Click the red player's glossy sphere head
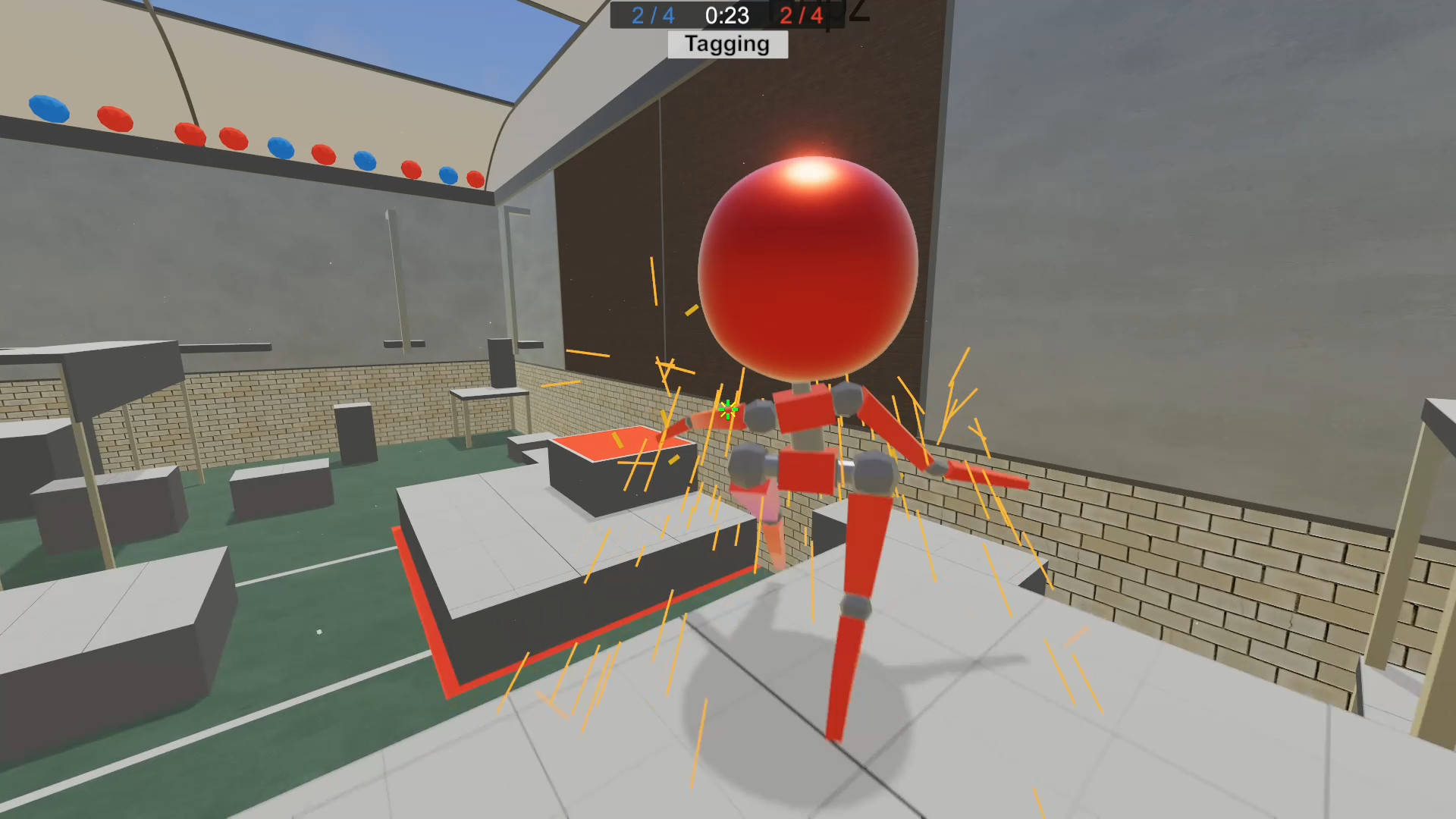Image resolution: width=1456 pixels, height=819 pixels. [x=808, y=265]
